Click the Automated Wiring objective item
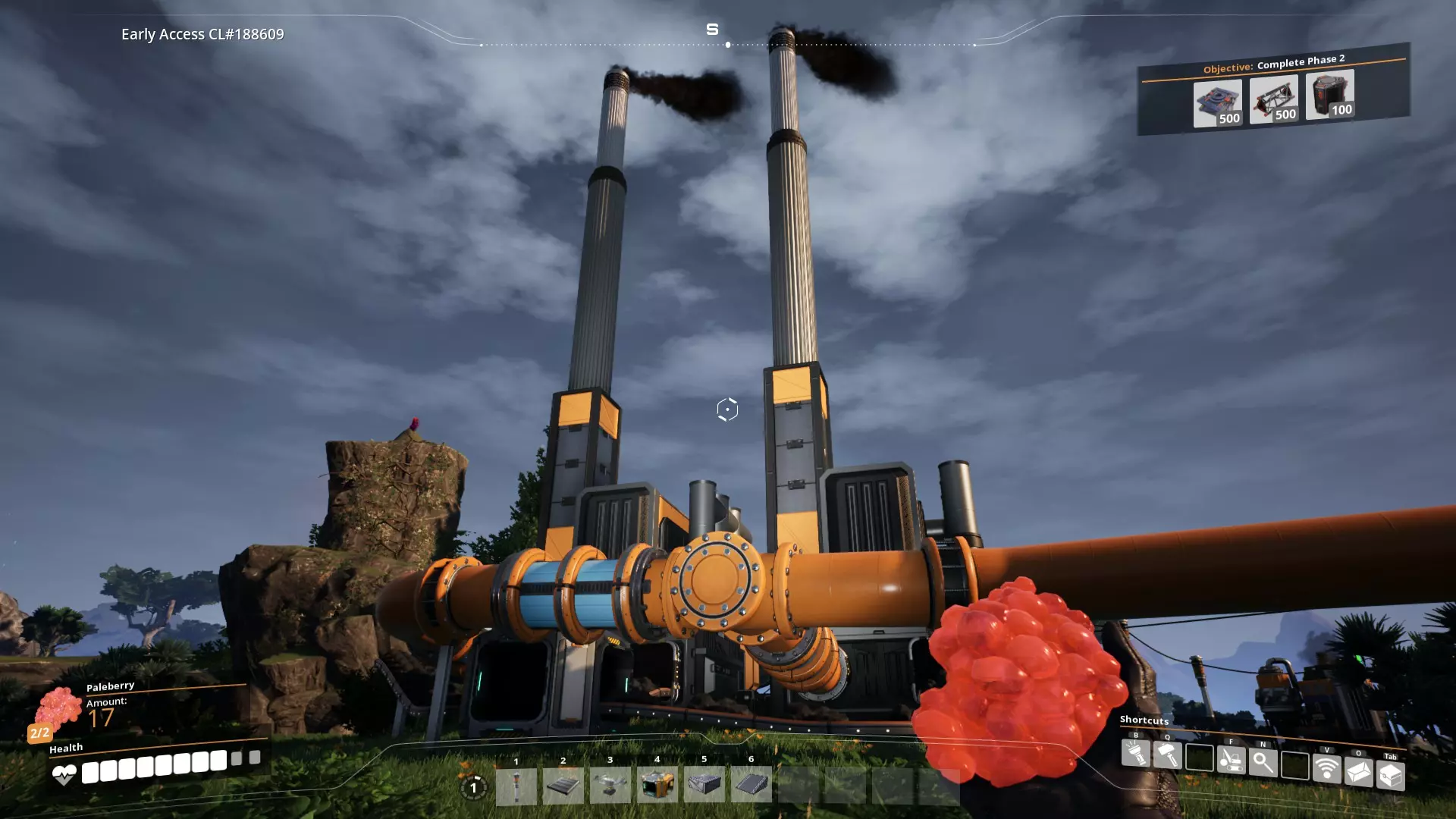Image resolution: width=1456 pixels, height=819 pixels. (x=1329, y=95)
